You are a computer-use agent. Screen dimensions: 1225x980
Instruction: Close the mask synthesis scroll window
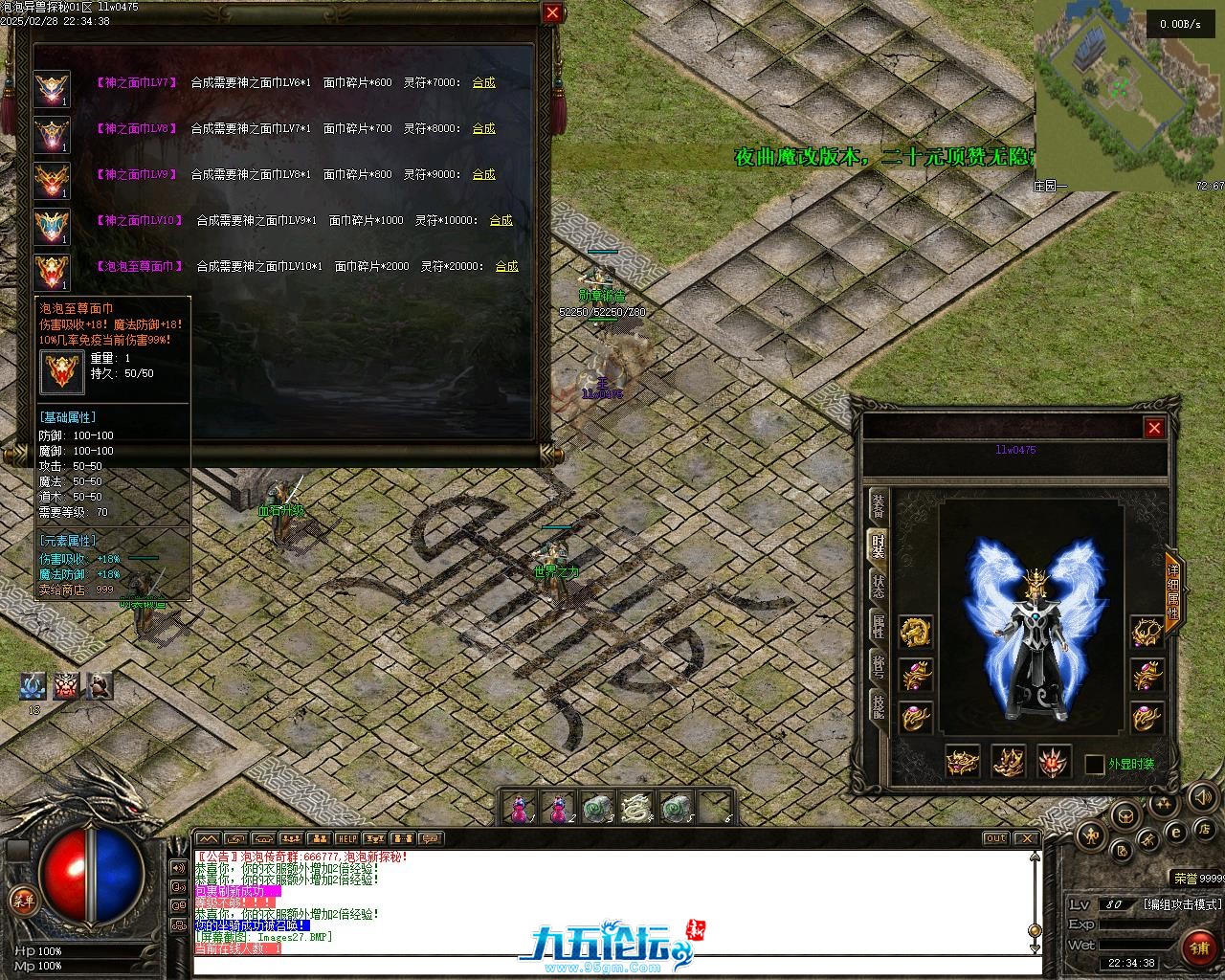coord(552,12)
